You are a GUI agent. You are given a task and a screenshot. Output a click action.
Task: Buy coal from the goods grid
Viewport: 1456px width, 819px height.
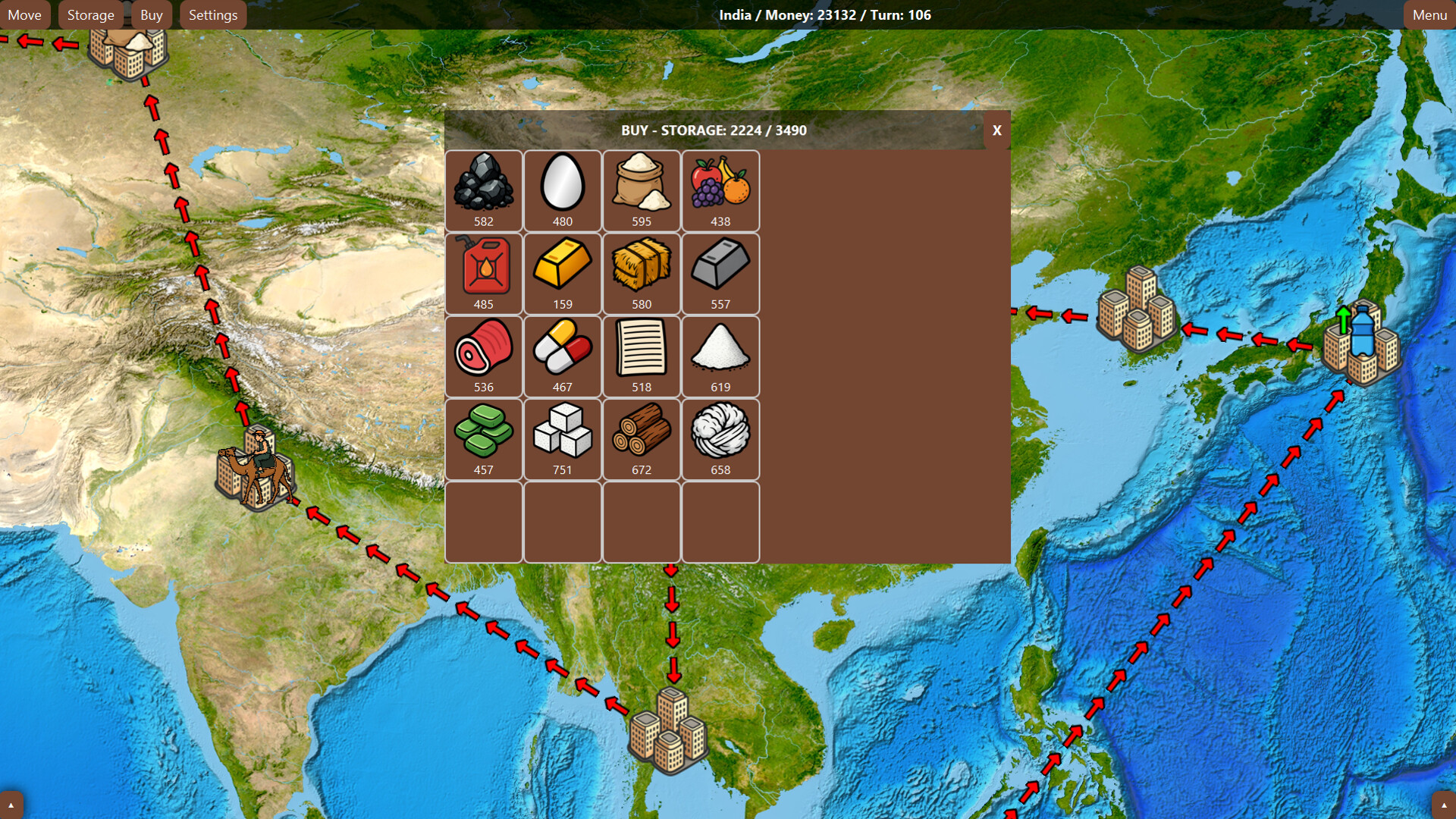click(484, 190)
